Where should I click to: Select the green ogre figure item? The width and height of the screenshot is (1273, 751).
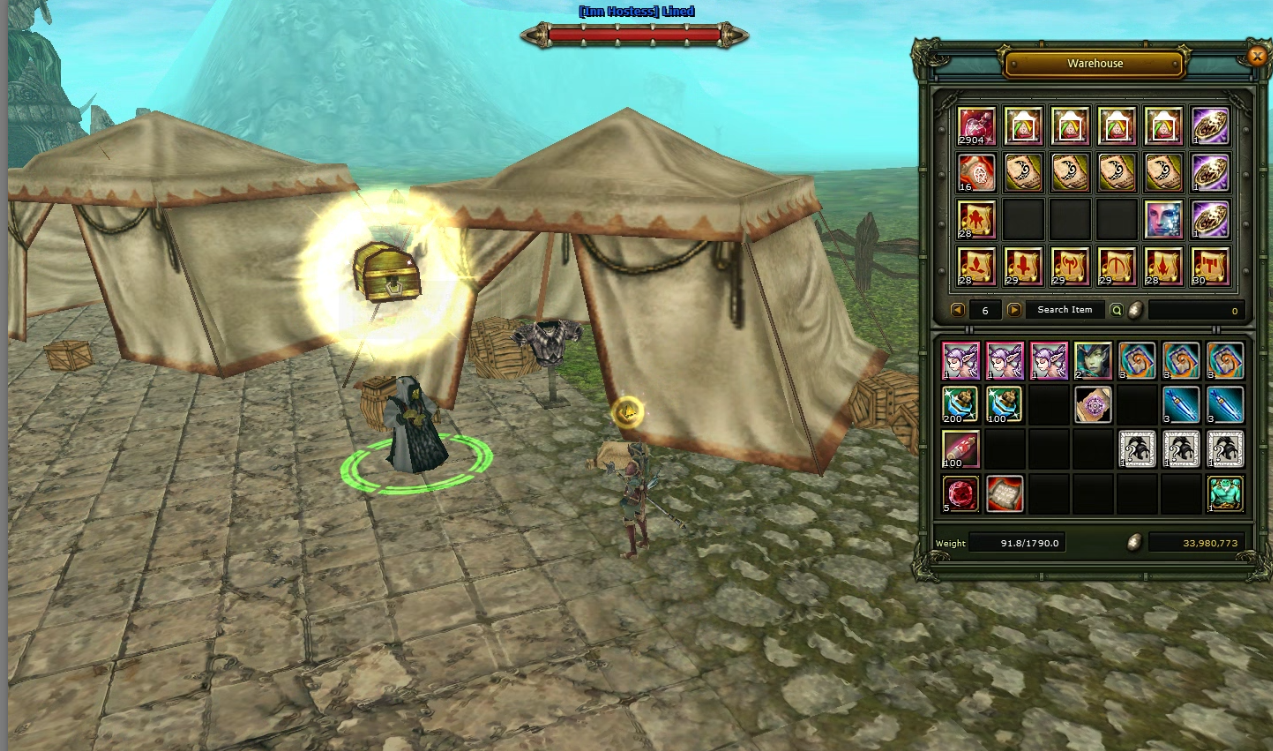click(1225, 494)
